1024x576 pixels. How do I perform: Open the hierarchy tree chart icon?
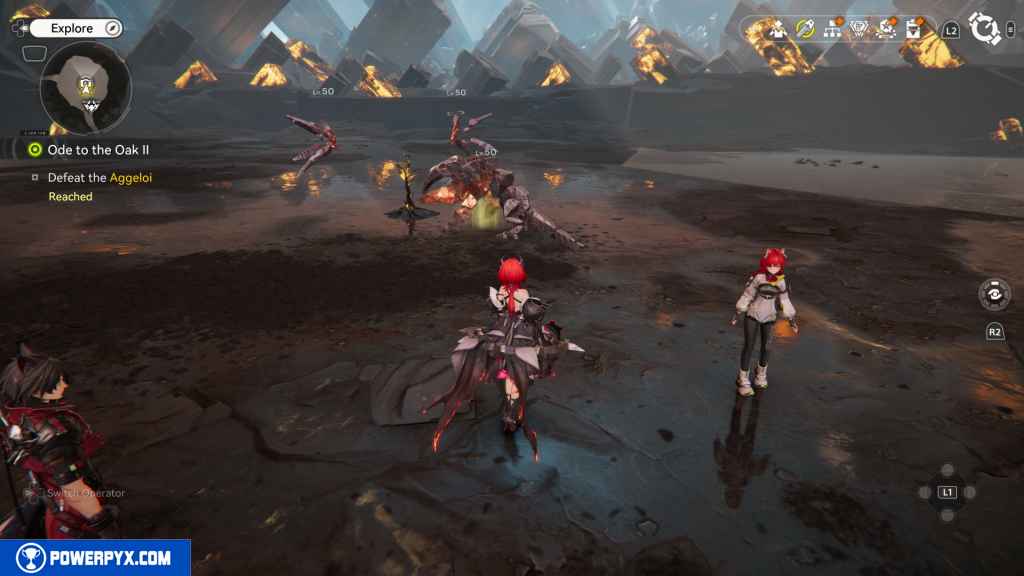pyautogui.click(x=832, y=29)
